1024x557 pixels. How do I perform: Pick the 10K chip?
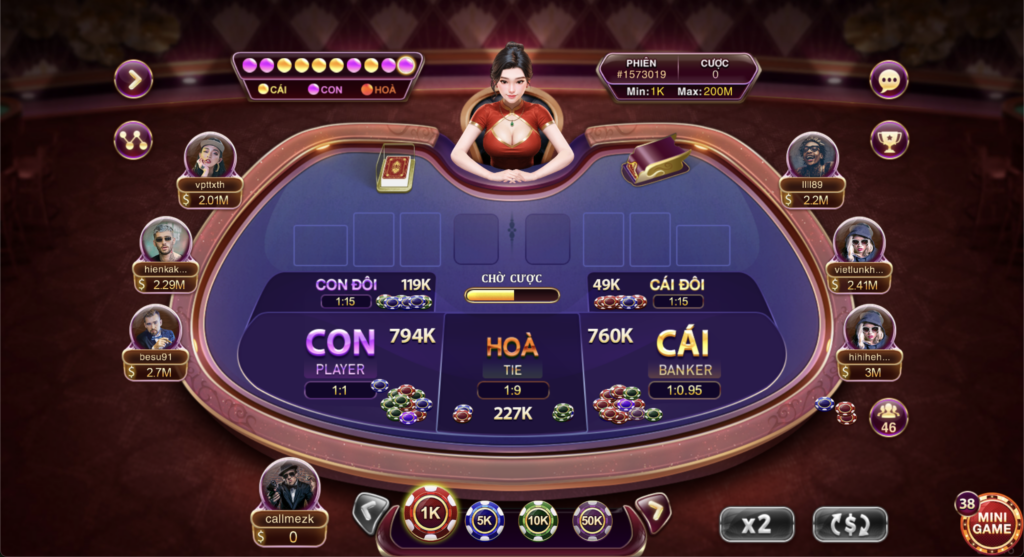tap(538, 519)
